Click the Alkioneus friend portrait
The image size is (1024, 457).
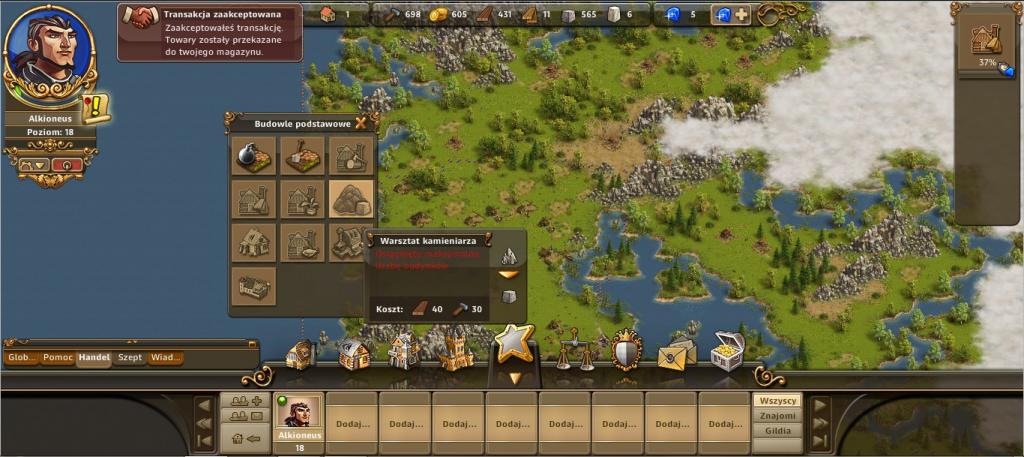[x=299, y=412]
